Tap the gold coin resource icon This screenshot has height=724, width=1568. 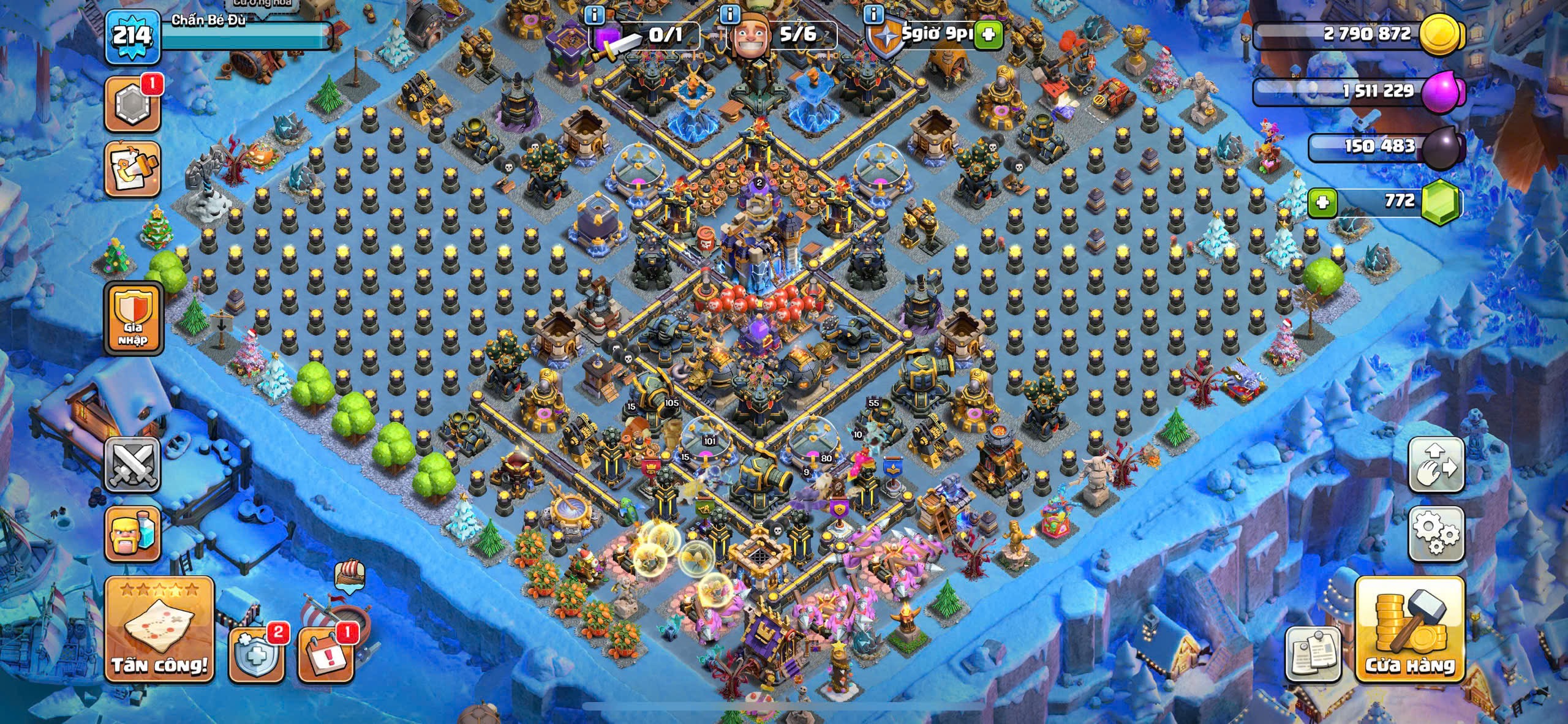1441,36
